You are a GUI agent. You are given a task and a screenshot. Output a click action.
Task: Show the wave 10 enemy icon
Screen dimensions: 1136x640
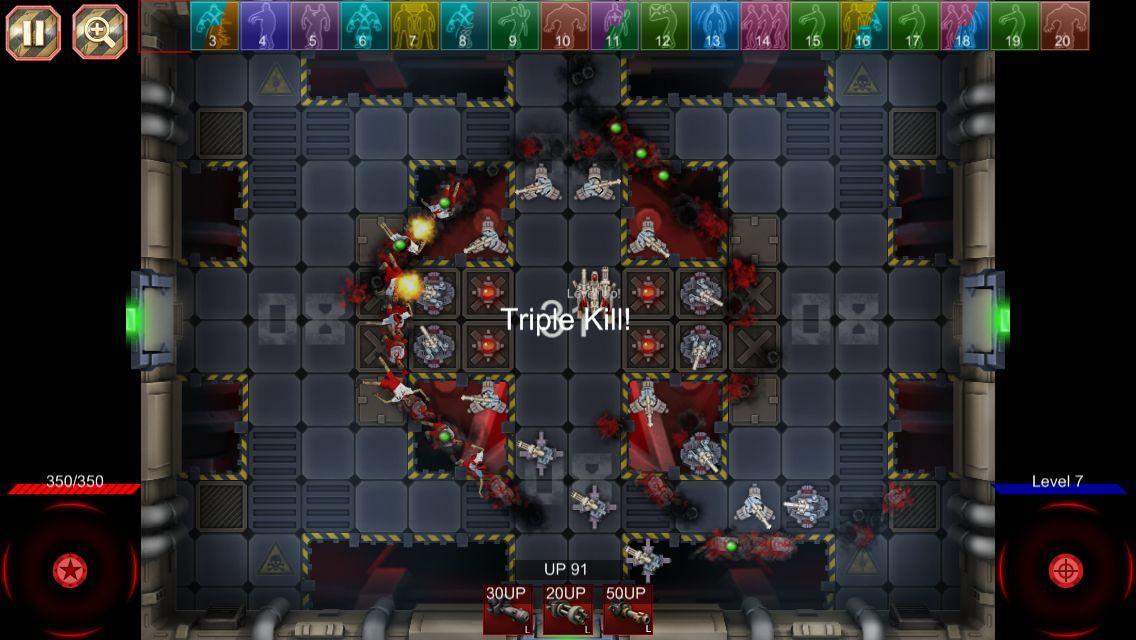(x=564, y=26)
